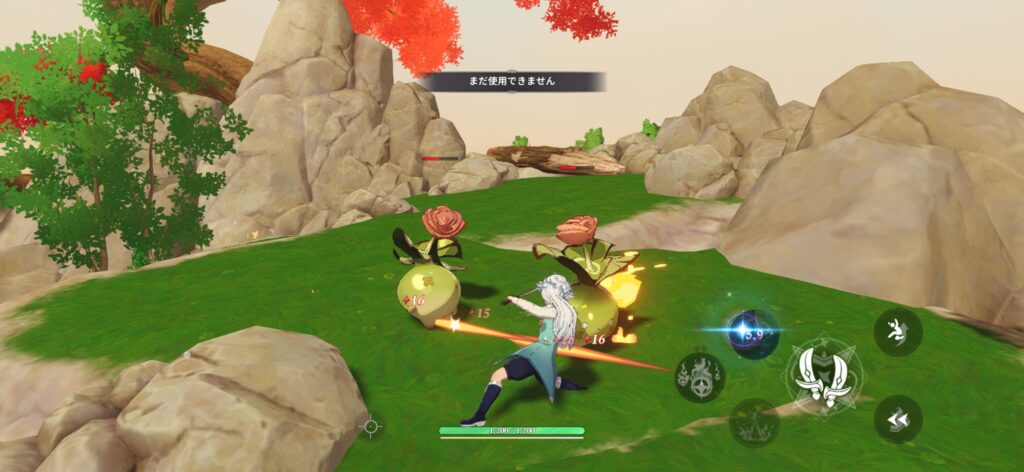Image resolution: width=1024 pixels, height=472 pixels.
Task: Attack with the twin daggers button
Action: [x=826, y=377]
